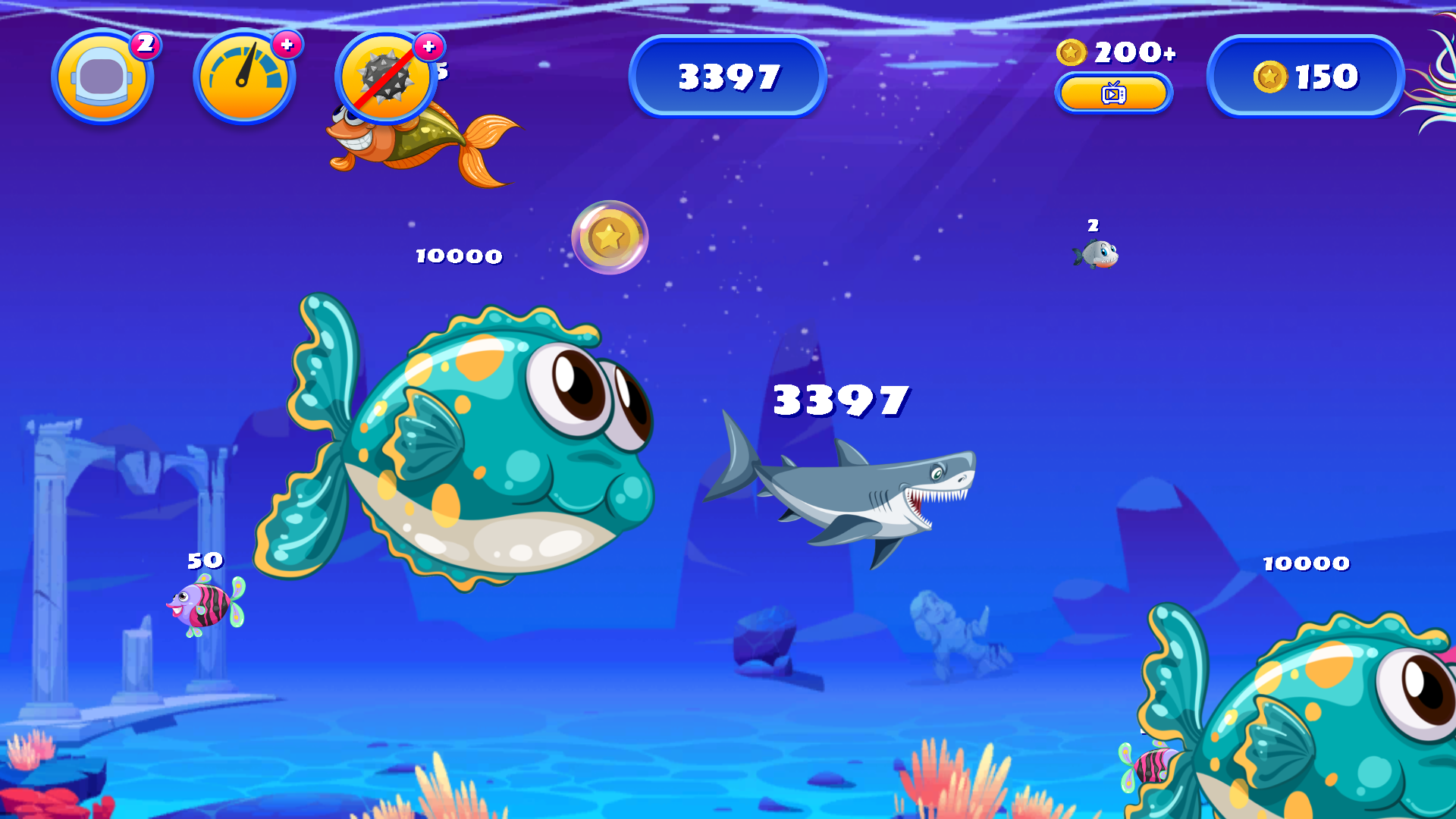Click the helmet icon's number 2 badge
The height and width of the screenshot is (819, 1456).
pyautogui.click(x=146, y=44)
